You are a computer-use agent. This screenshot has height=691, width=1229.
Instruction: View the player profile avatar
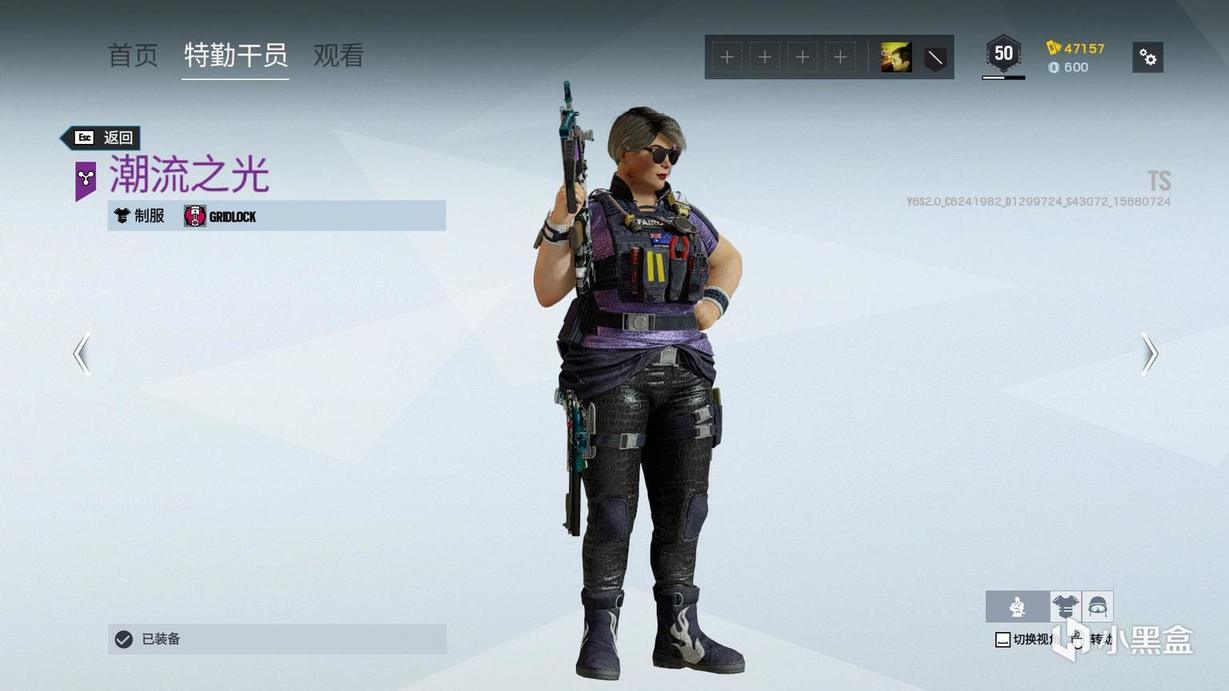point(896,57)
